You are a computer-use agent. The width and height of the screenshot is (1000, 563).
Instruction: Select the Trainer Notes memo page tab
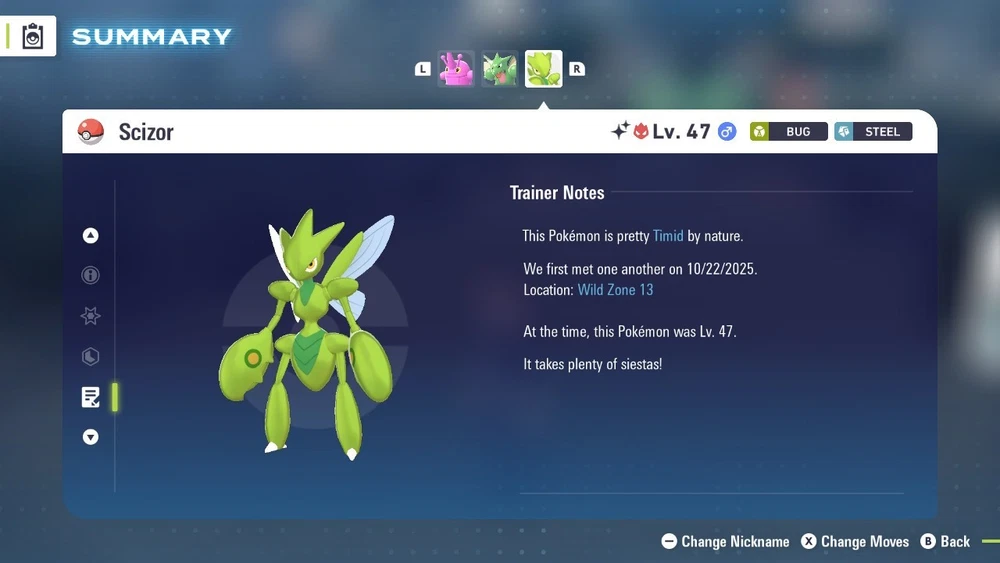[91, 397]
